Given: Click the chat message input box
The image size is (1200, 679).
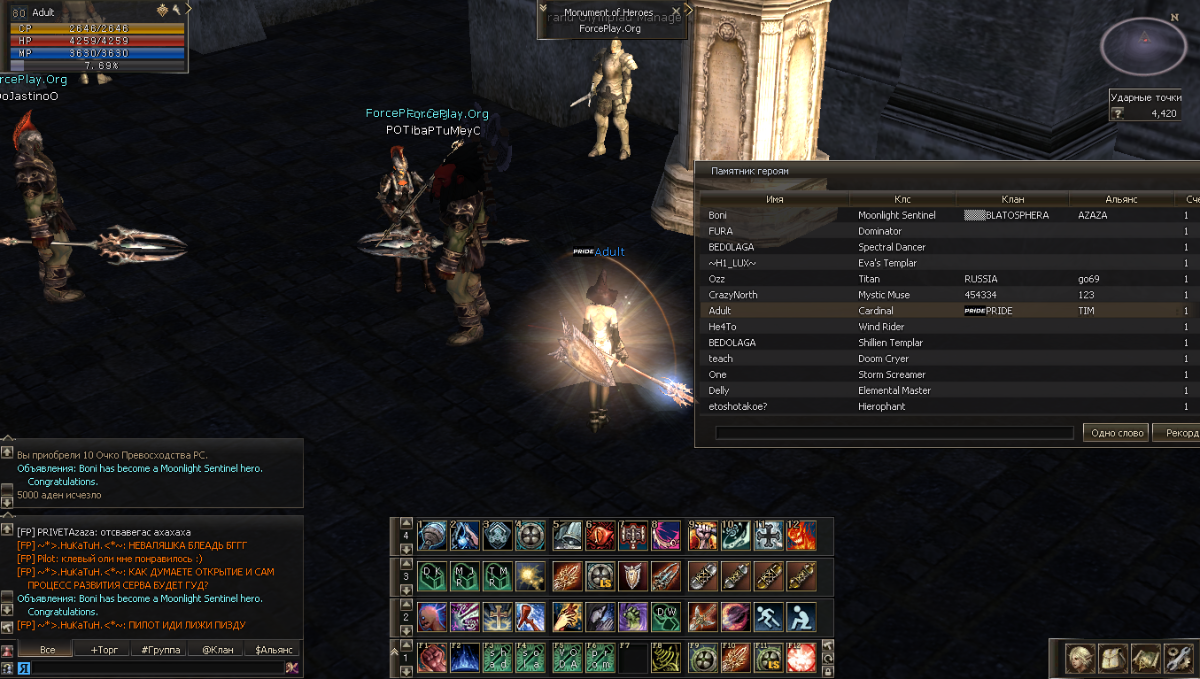Looking at the screenshot, I should coord(150,667).
